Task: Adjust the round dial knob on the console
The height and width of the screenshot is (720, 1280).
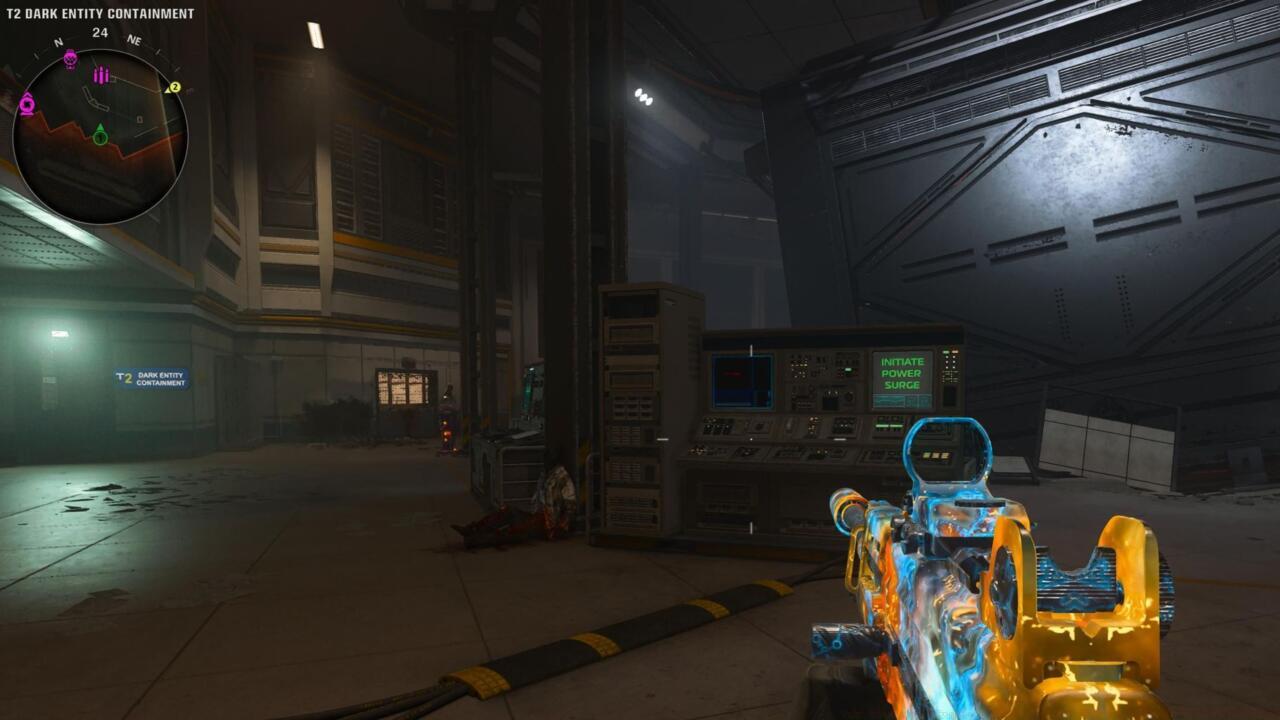Action: [849, 397]
